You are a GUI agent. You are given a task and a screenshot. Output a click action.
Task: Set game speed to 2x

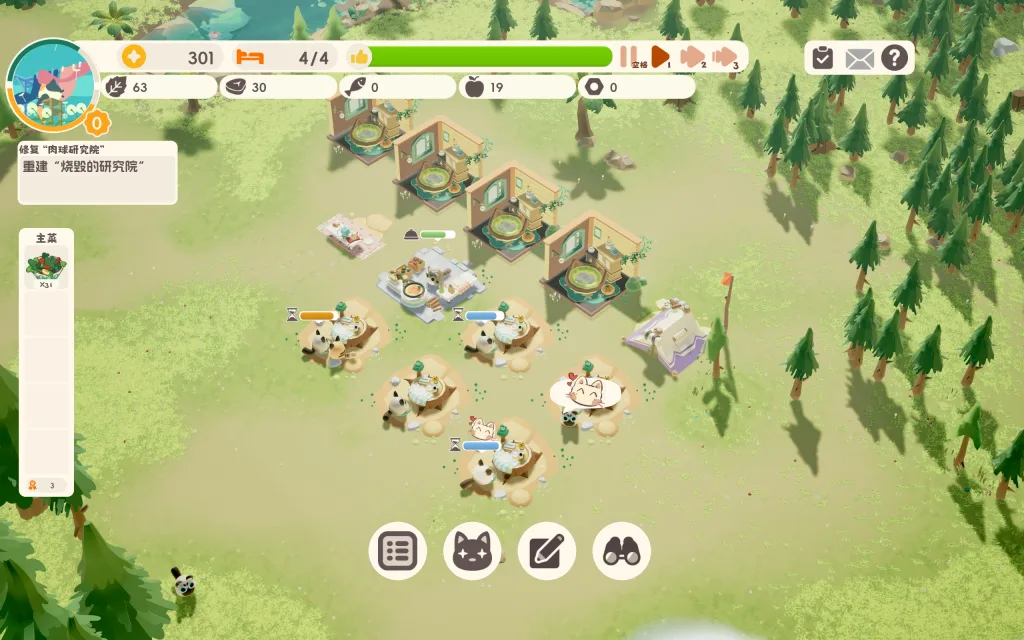pyautogui.click(x=692, y=57)
